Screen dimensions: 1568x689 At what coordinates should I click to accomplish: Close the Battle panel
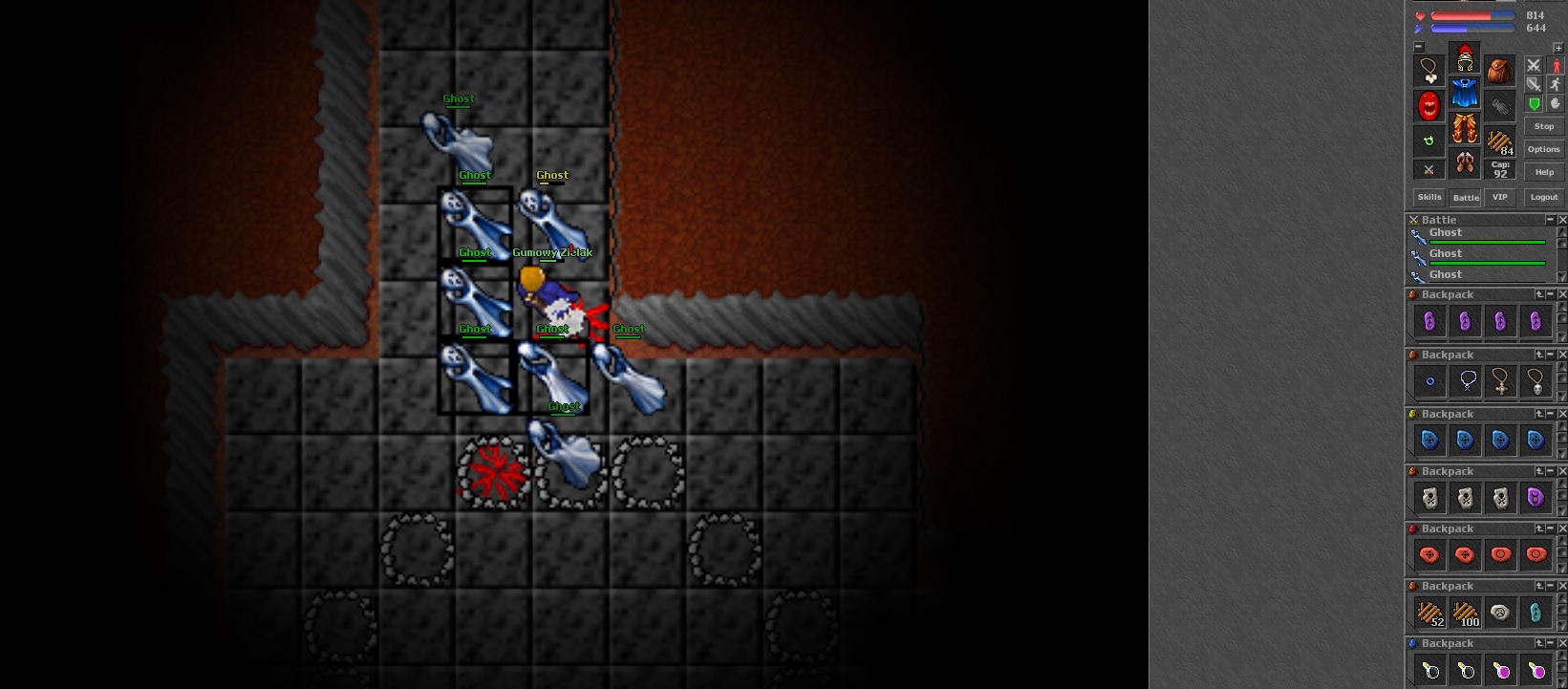(x=1562, y=220)
